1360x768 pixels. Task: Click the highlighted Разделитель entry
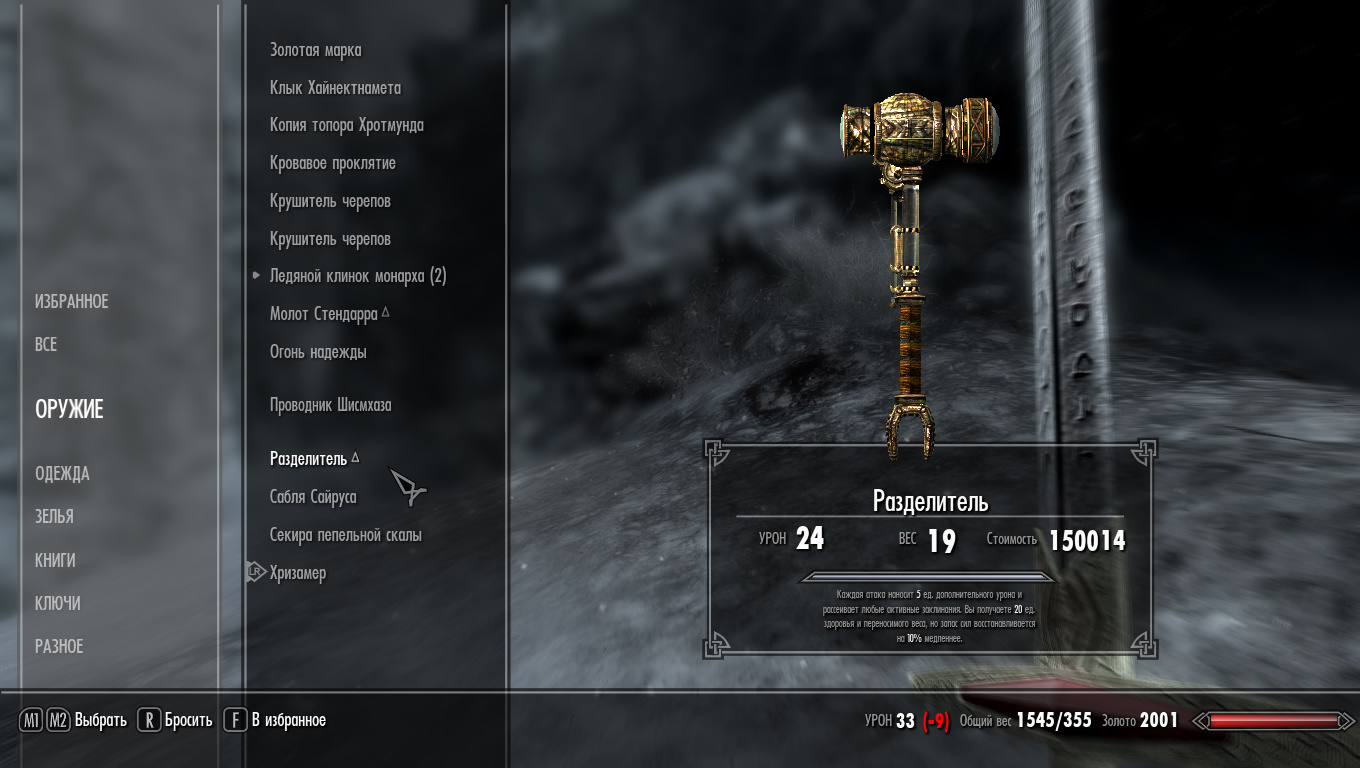pos(308,459)
